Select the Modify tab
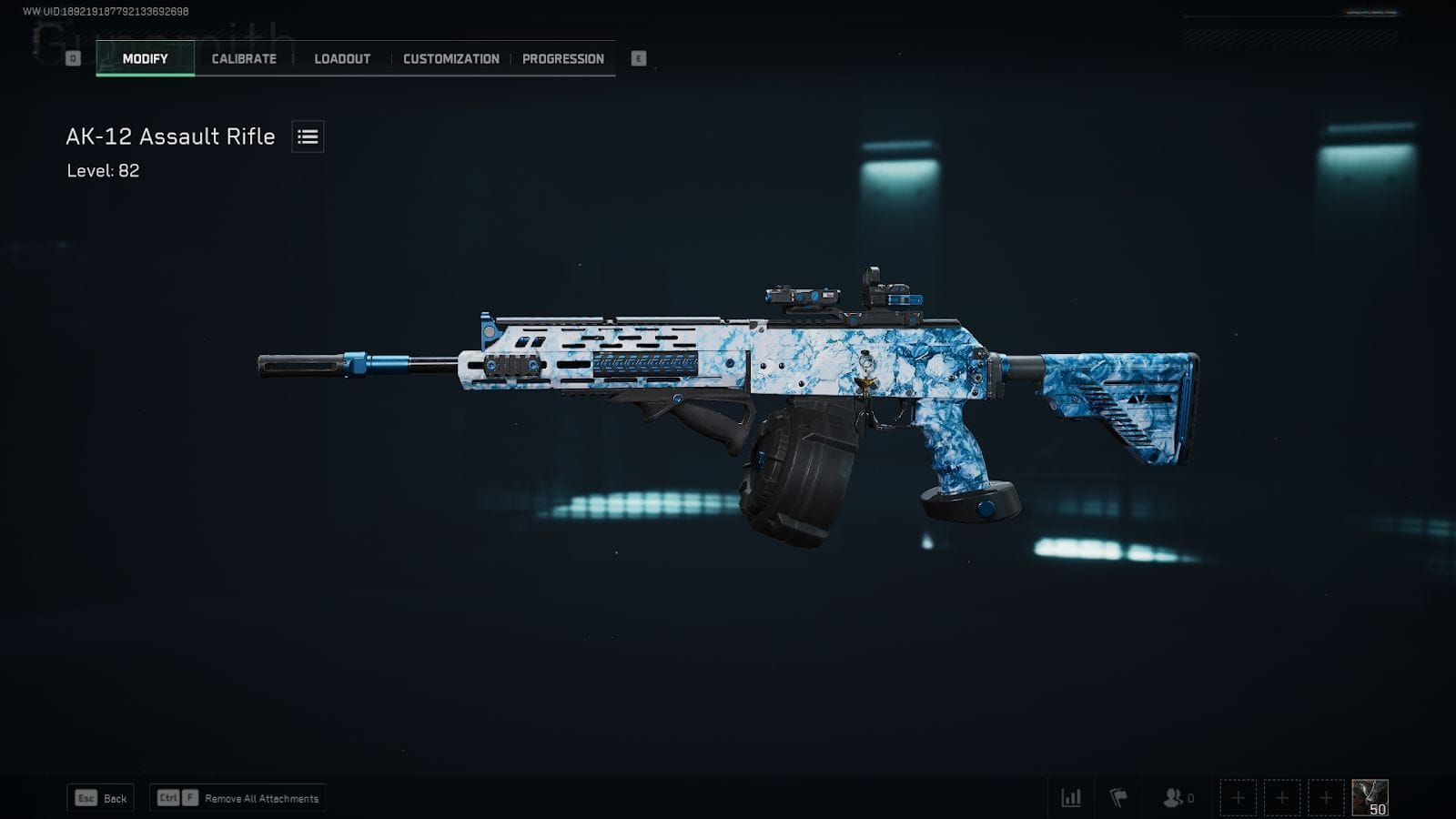This screenshot has width=1456, height=819. [x=143, y=58]
